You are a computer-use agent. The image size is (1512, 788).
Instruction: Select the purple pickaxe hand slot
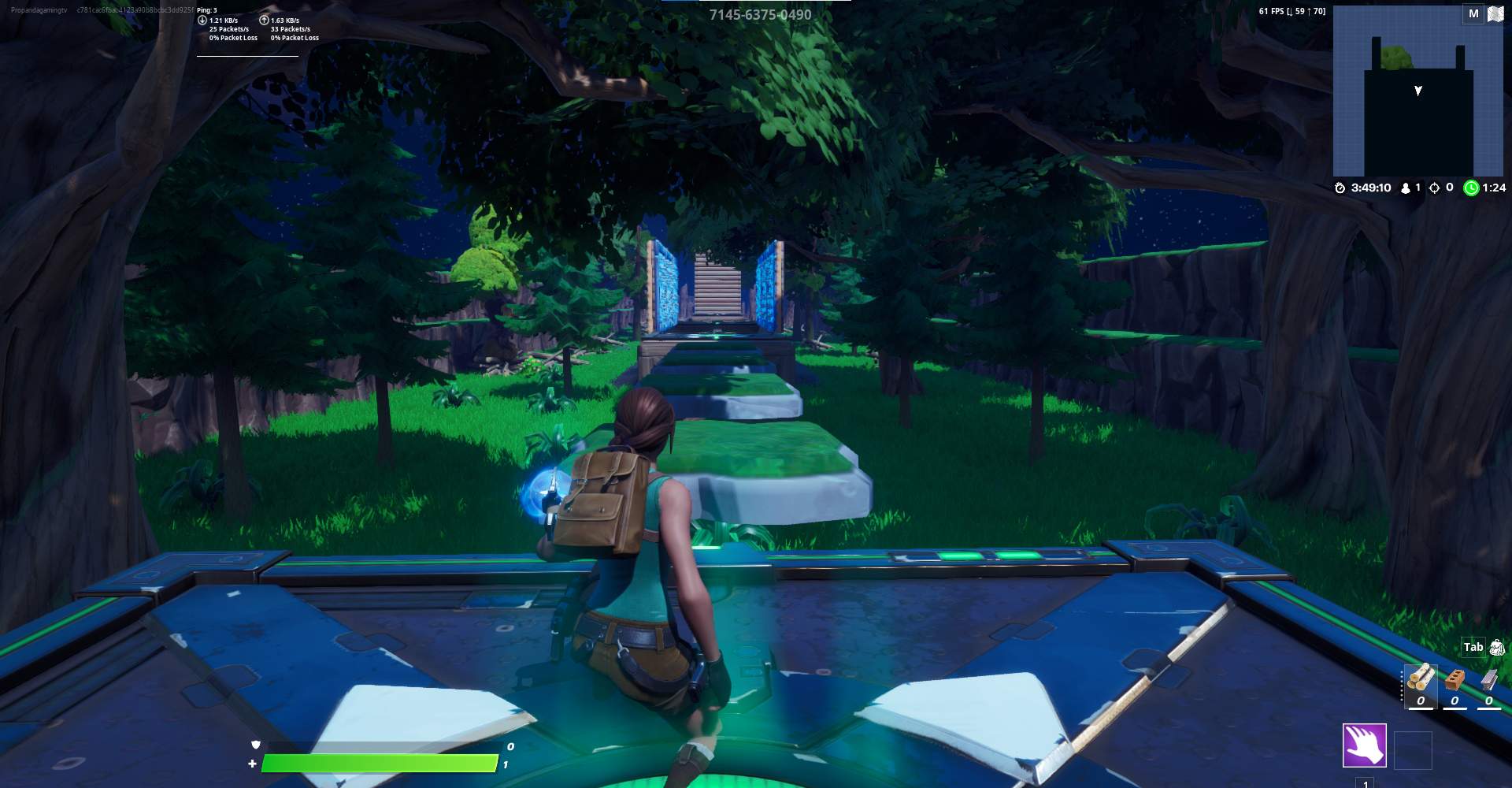pos(1365,744)
